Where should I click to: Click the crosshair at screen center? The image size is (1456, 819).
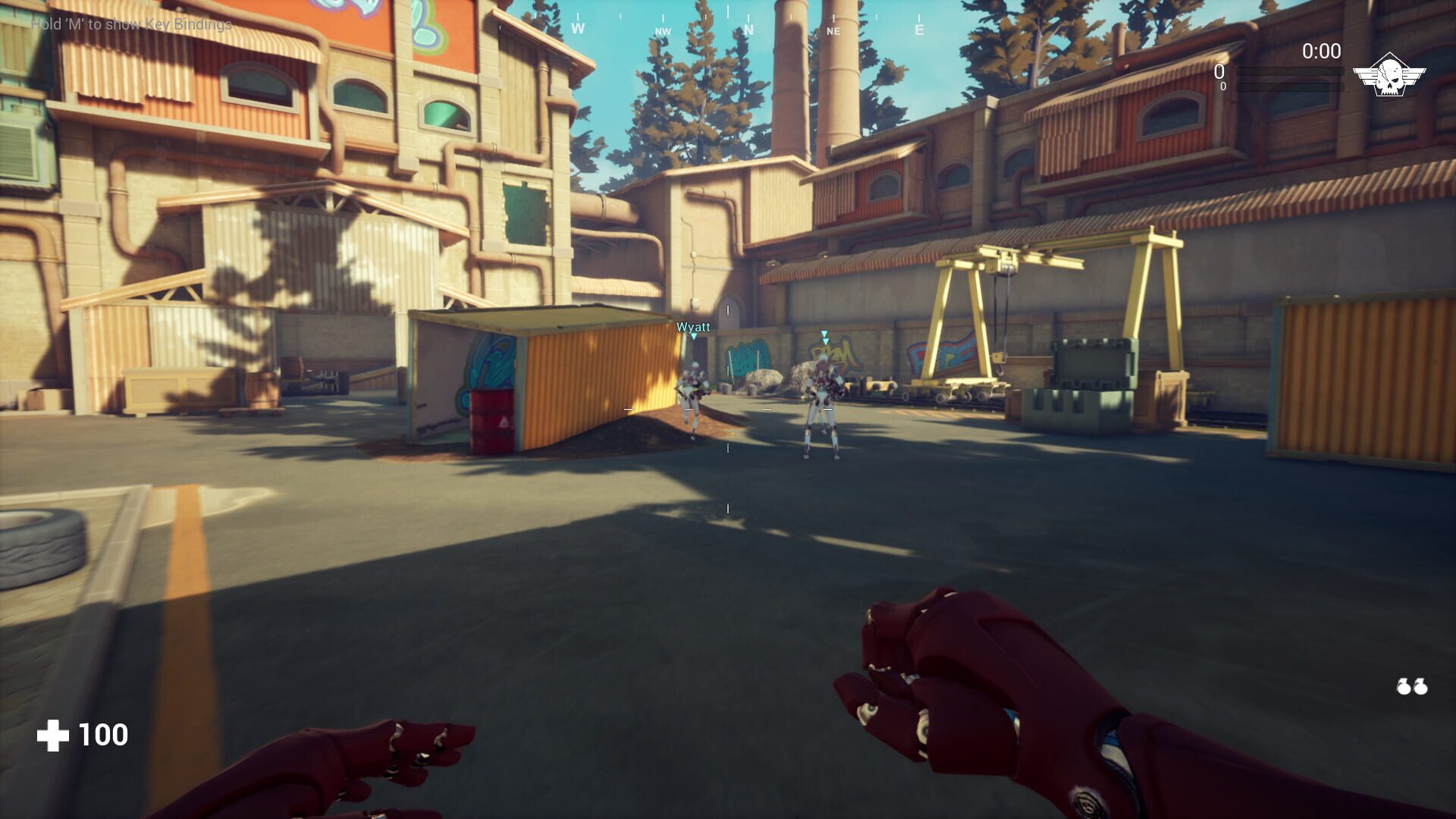click(728, 409)
